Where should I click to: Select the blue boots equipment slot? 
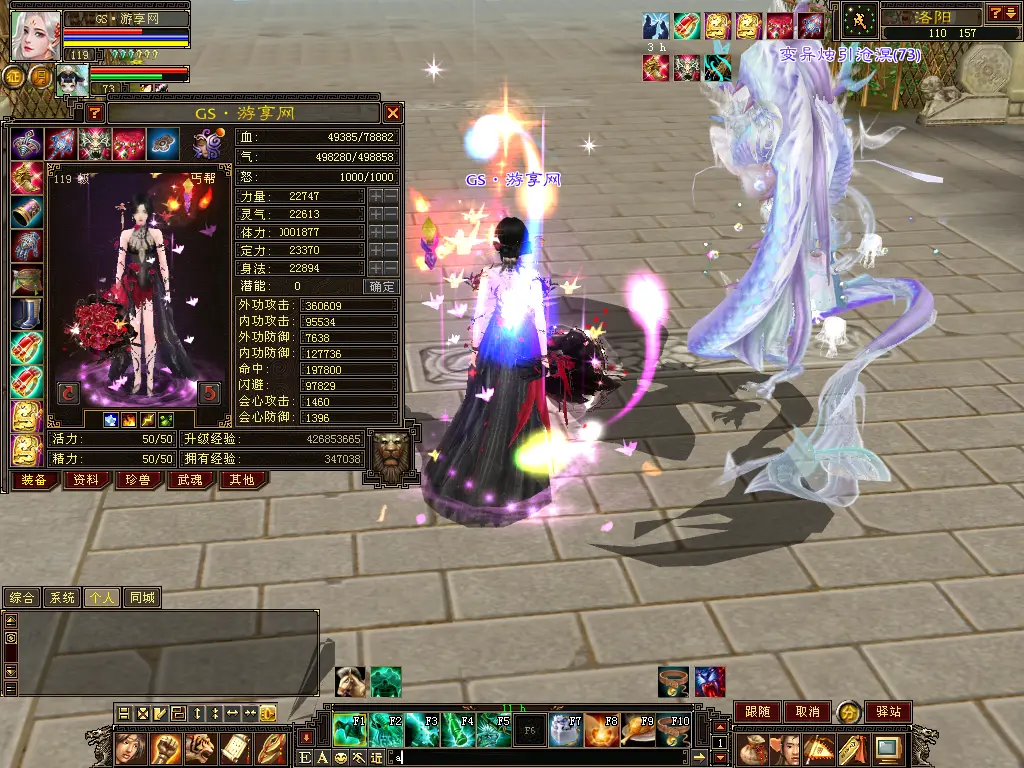point(26,314)
